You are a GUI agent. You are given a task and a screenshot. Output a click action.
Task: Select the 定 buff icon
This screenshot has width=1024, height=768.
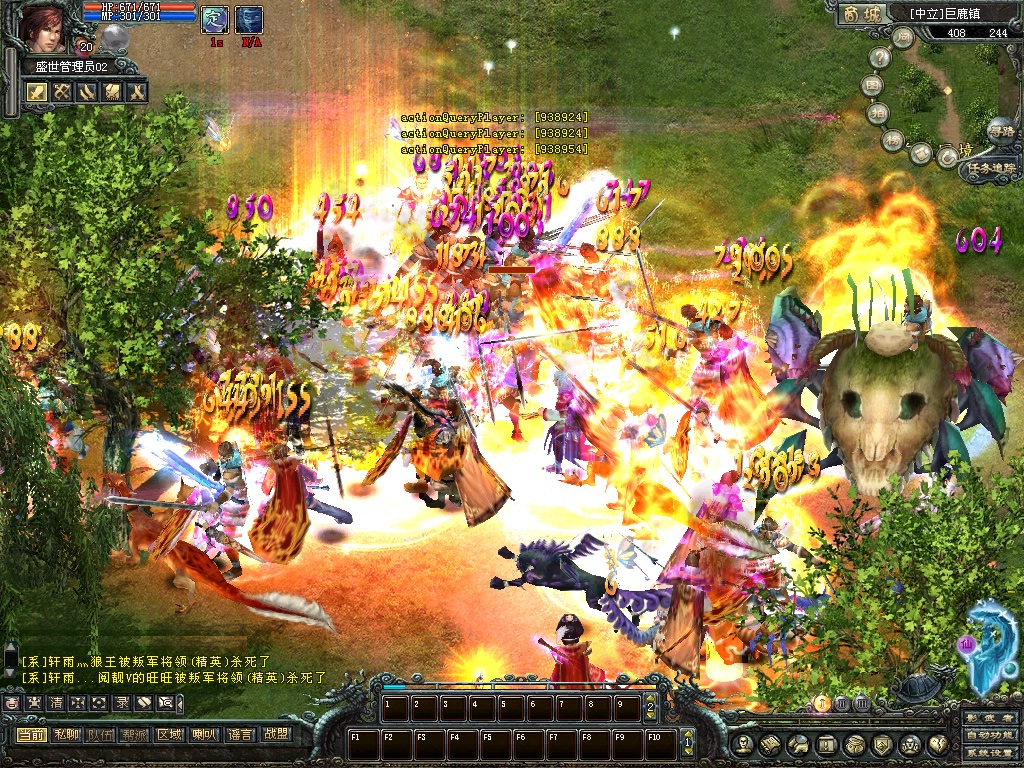tap(215, 19)
